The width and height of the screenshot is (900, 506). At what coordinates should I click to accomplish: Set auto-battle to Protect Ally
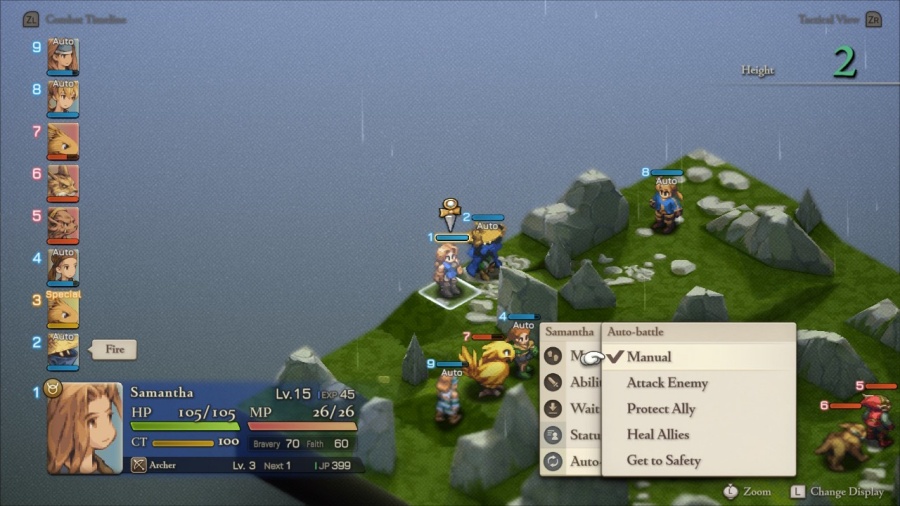(661, 409)
